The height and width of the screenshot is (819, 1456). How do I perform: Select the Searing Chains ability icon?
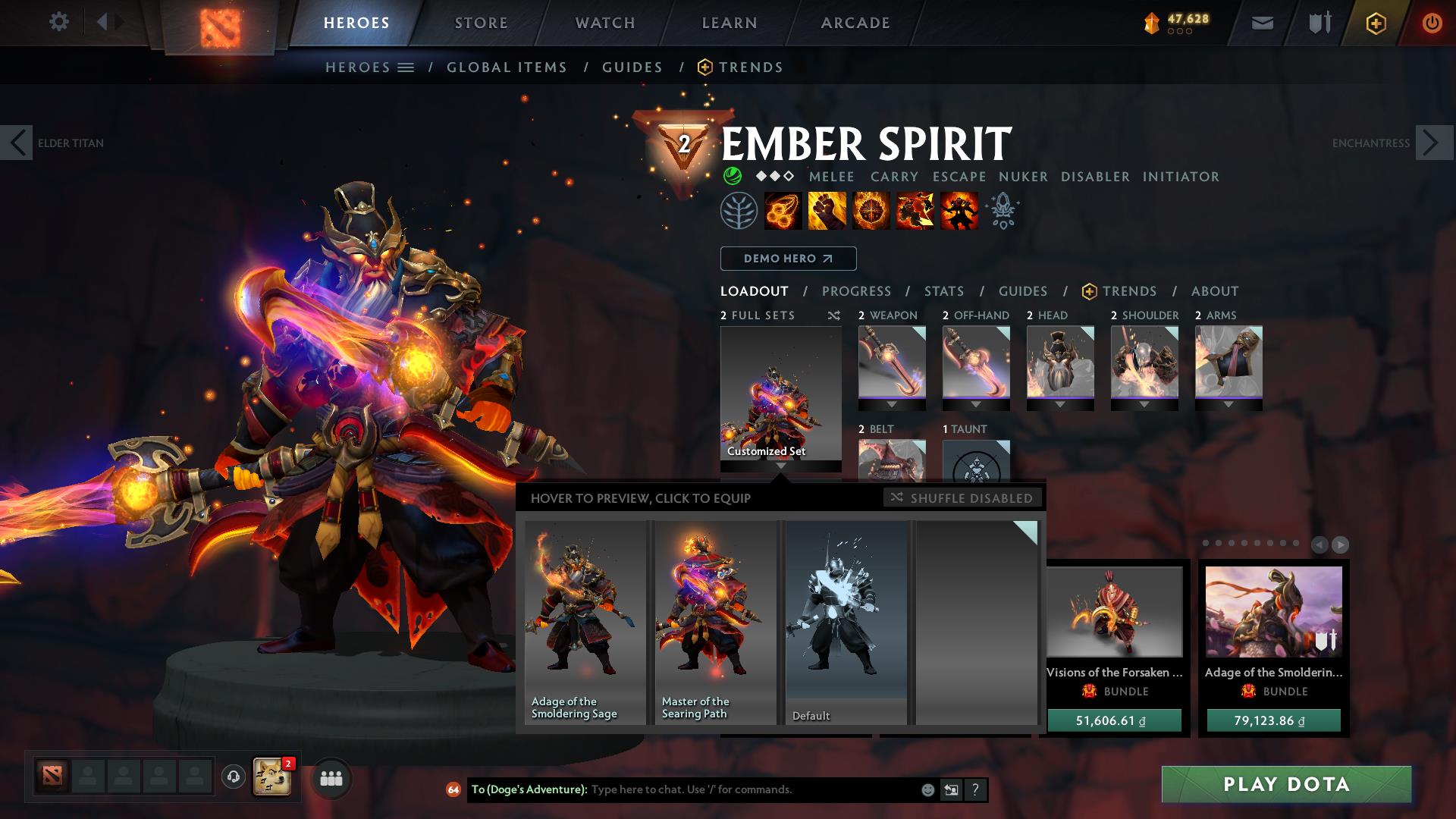point(781,212)
